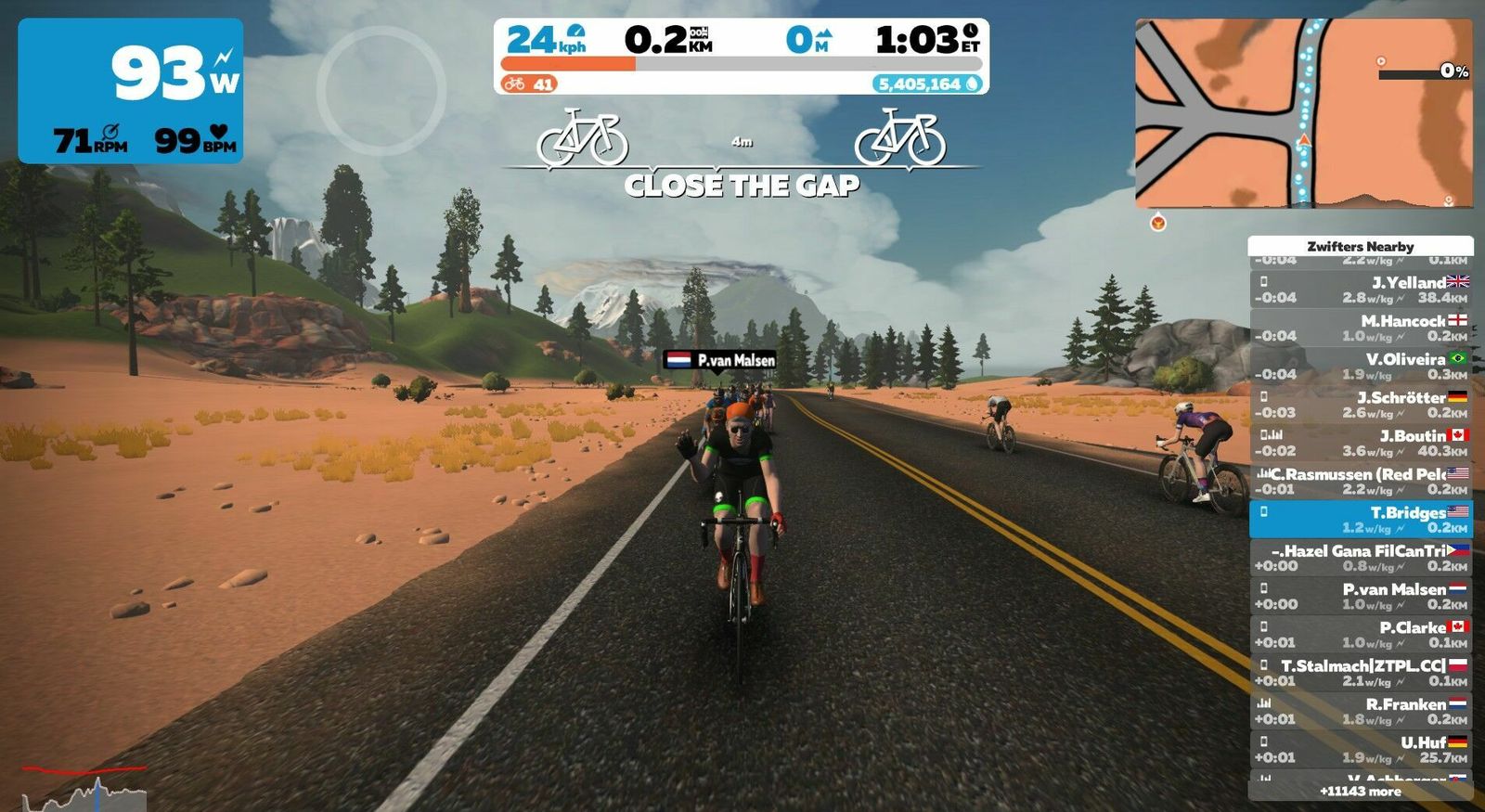This screenshot has width=1485, height=812.
Task: Click highlighted T.Bridges rider row
Action: (1361, 520)
